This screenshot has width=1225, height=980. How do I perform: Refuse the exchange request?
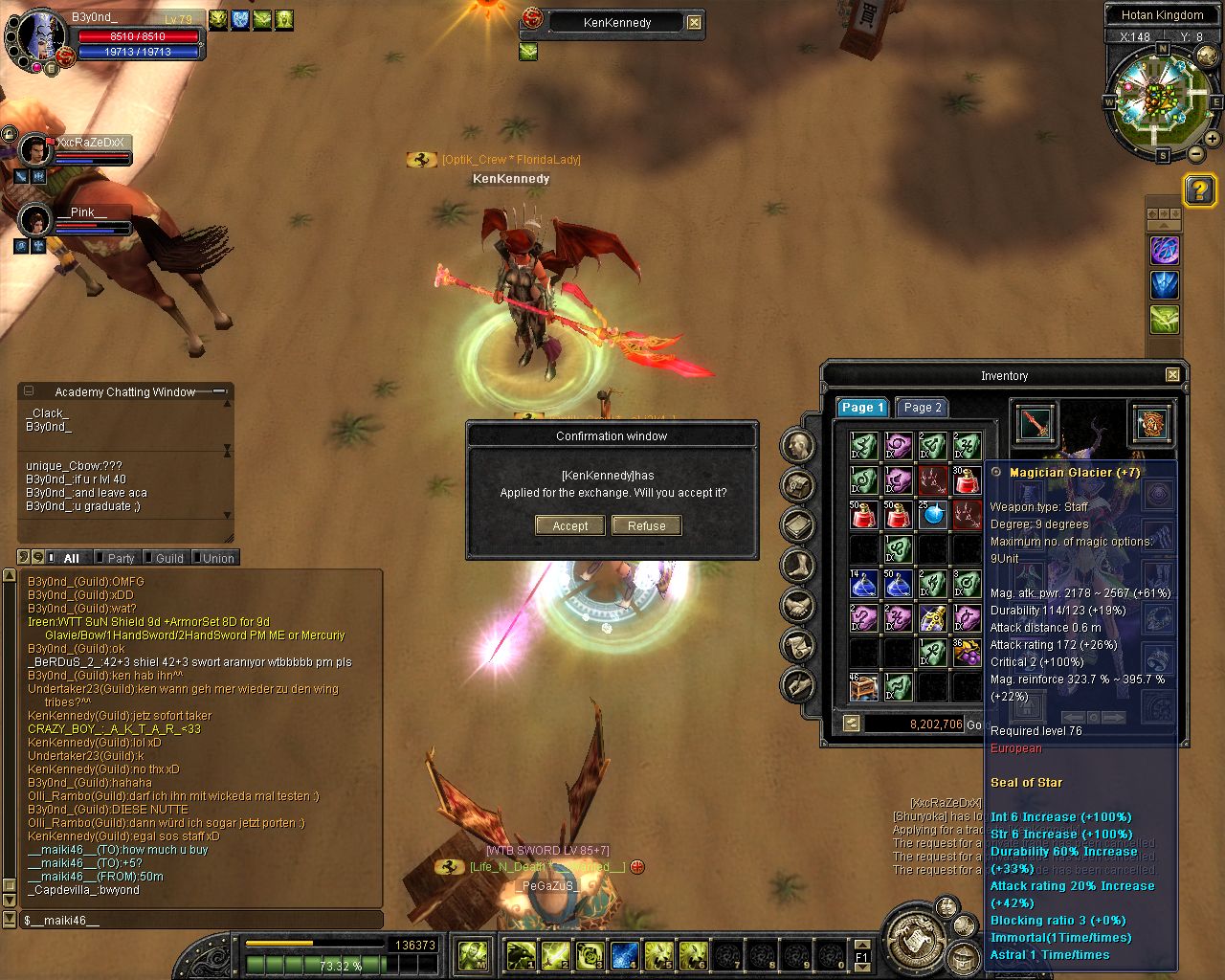[x=646, y=525]
